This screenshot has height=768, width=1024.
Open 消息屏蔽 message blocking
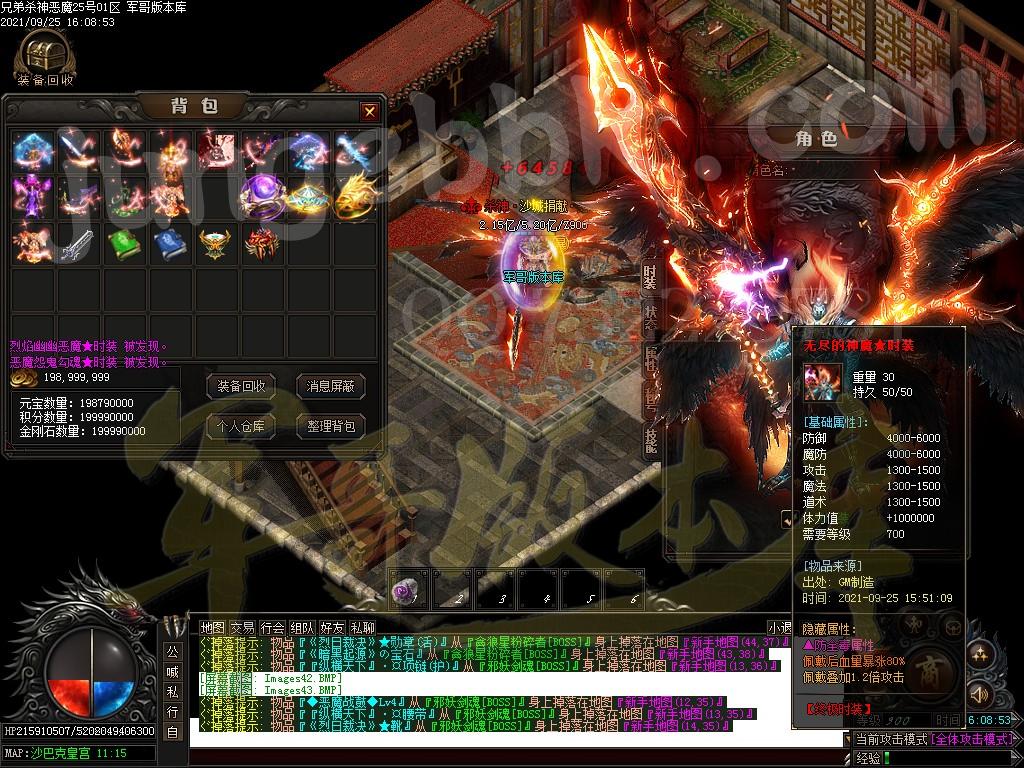point(330,386)
